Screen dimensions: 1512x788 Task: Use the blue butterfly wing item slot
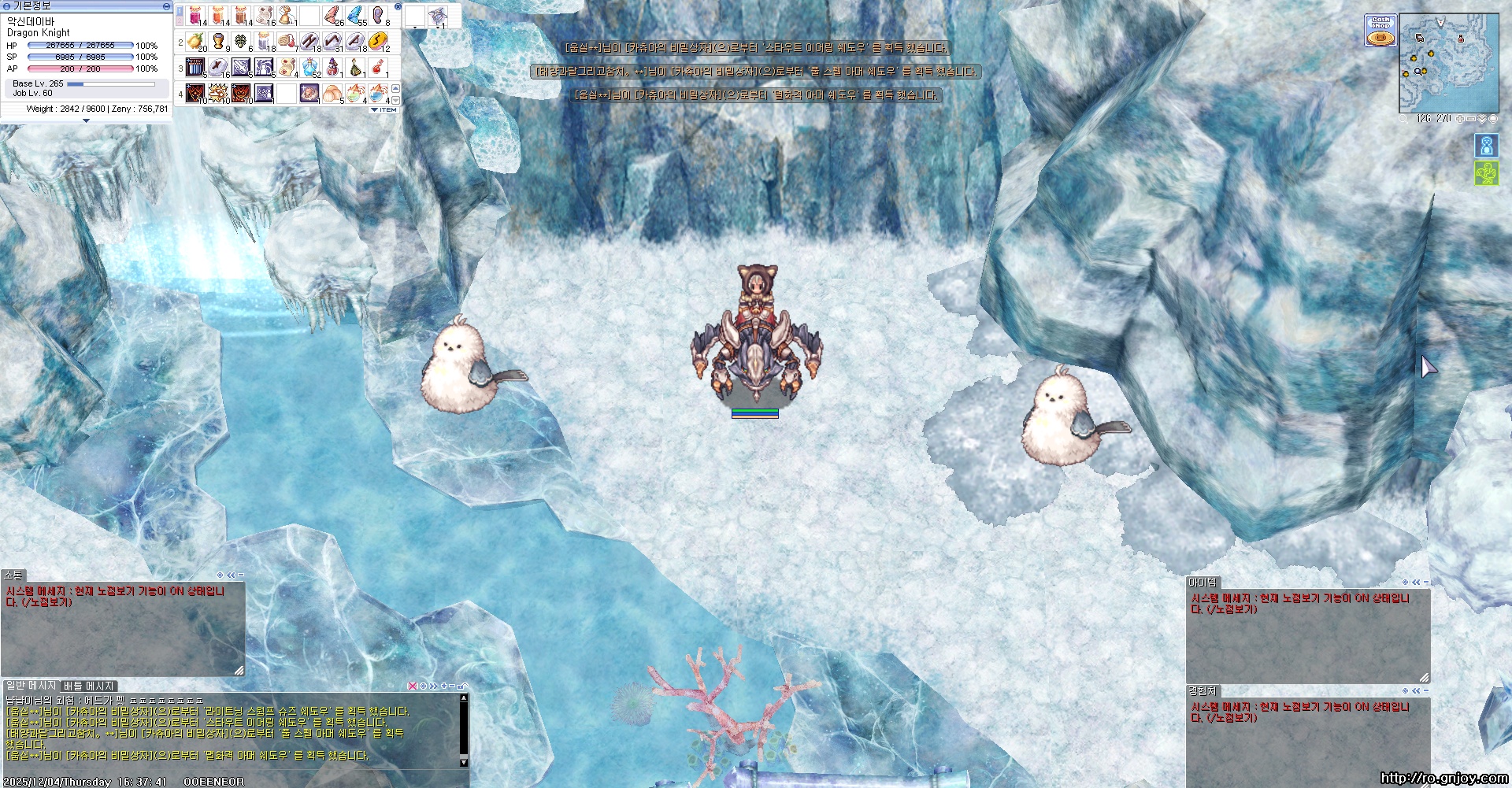[355, 15]
